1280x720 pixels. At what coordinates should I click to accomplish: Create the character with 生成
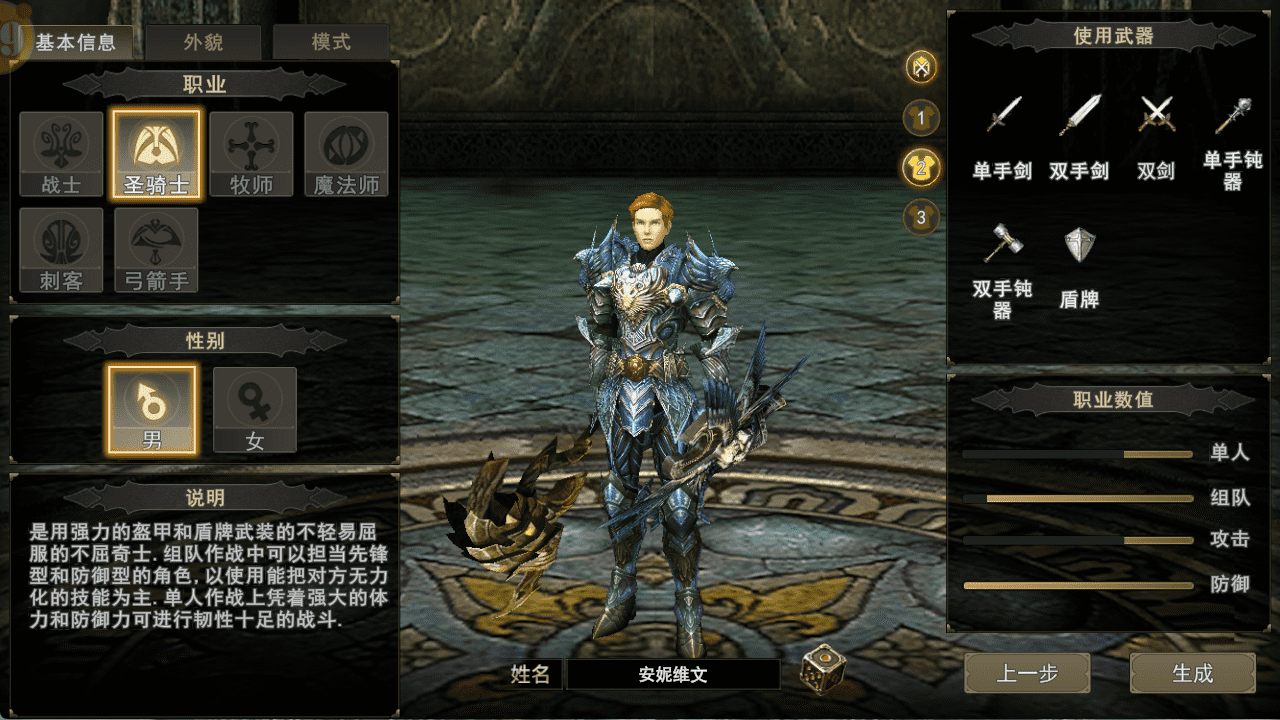1192,673
